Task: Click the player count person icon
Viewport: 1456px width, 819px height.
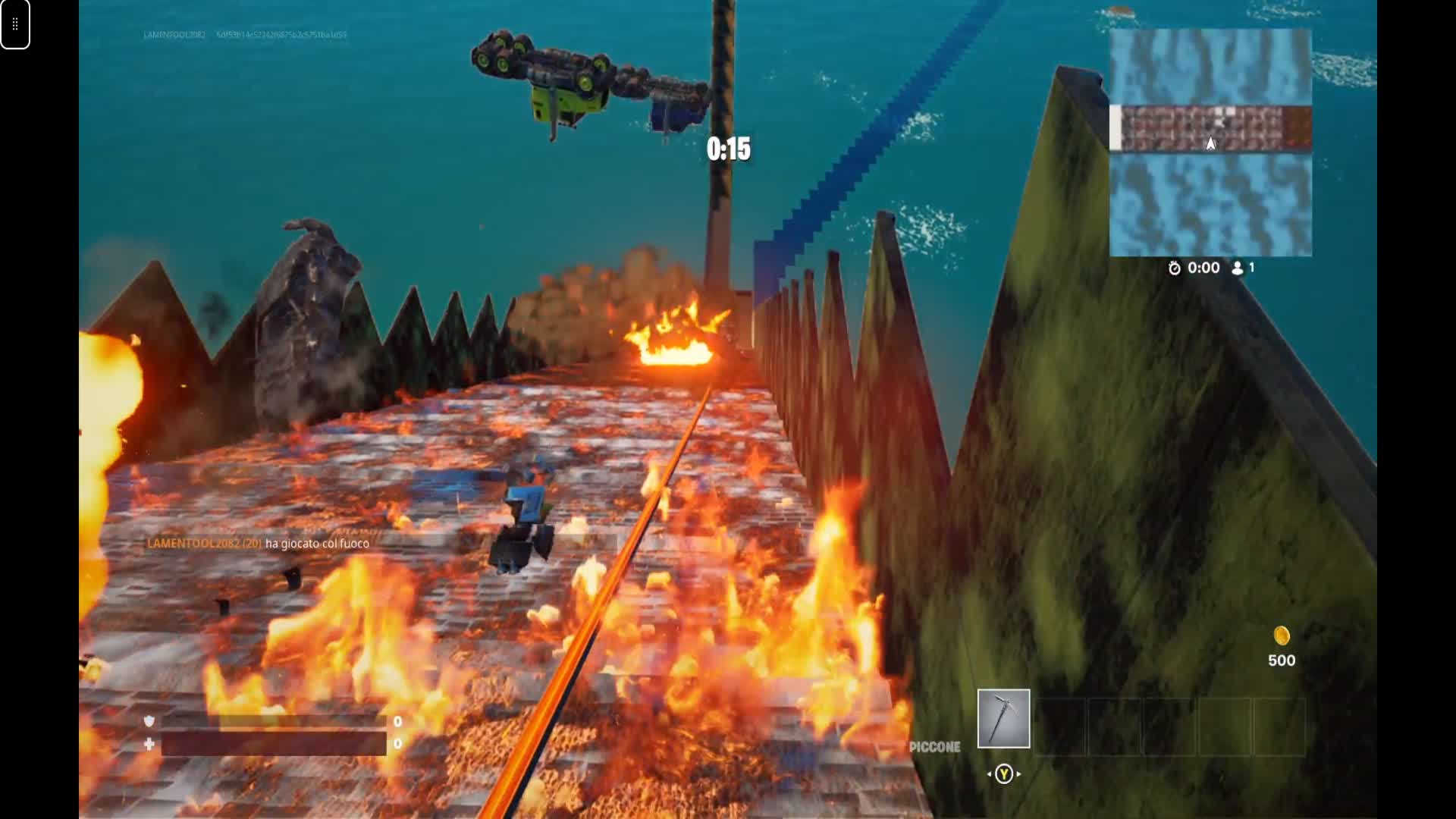Action: point(1238,267)
